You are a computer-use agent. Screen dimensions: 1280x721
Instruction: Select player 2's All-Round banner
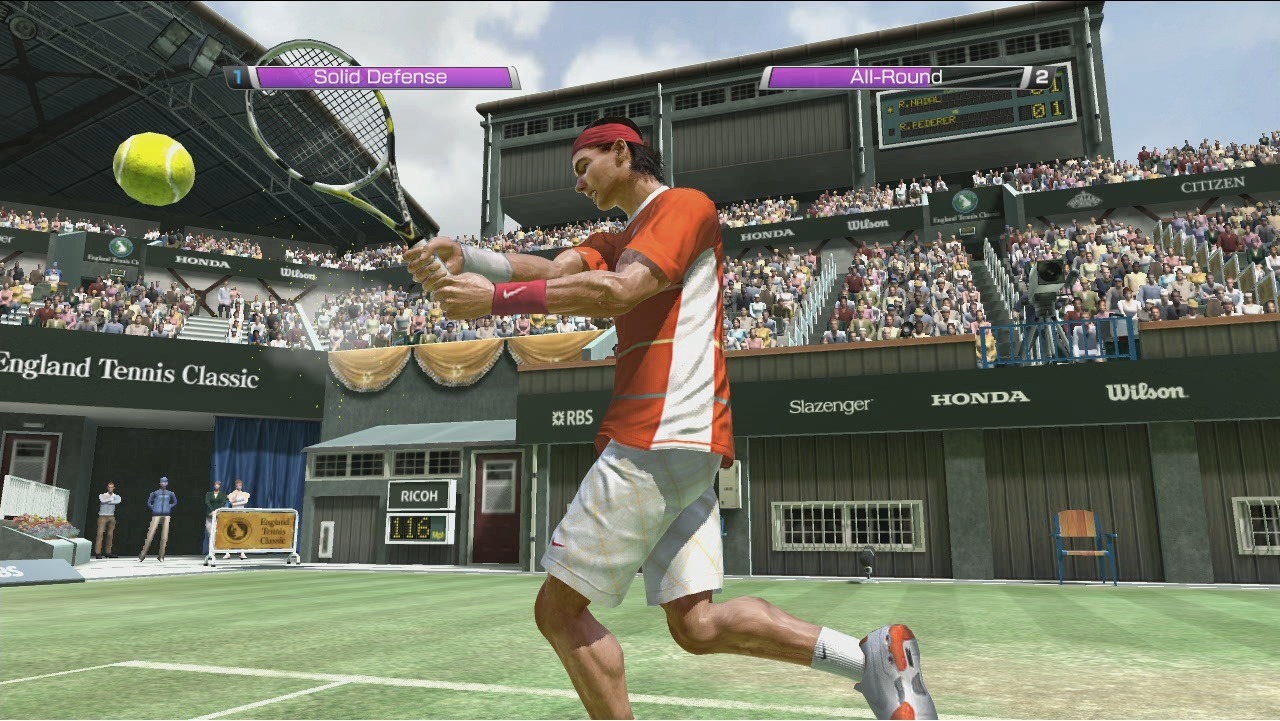[896, 77]
